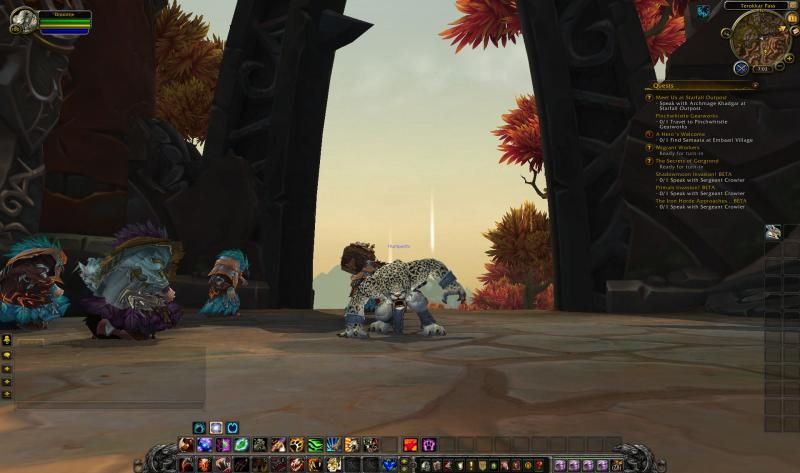Use the purple paw ability on the action bar
The height and width of the screenshot is (473, 800).
click(429, 445)
